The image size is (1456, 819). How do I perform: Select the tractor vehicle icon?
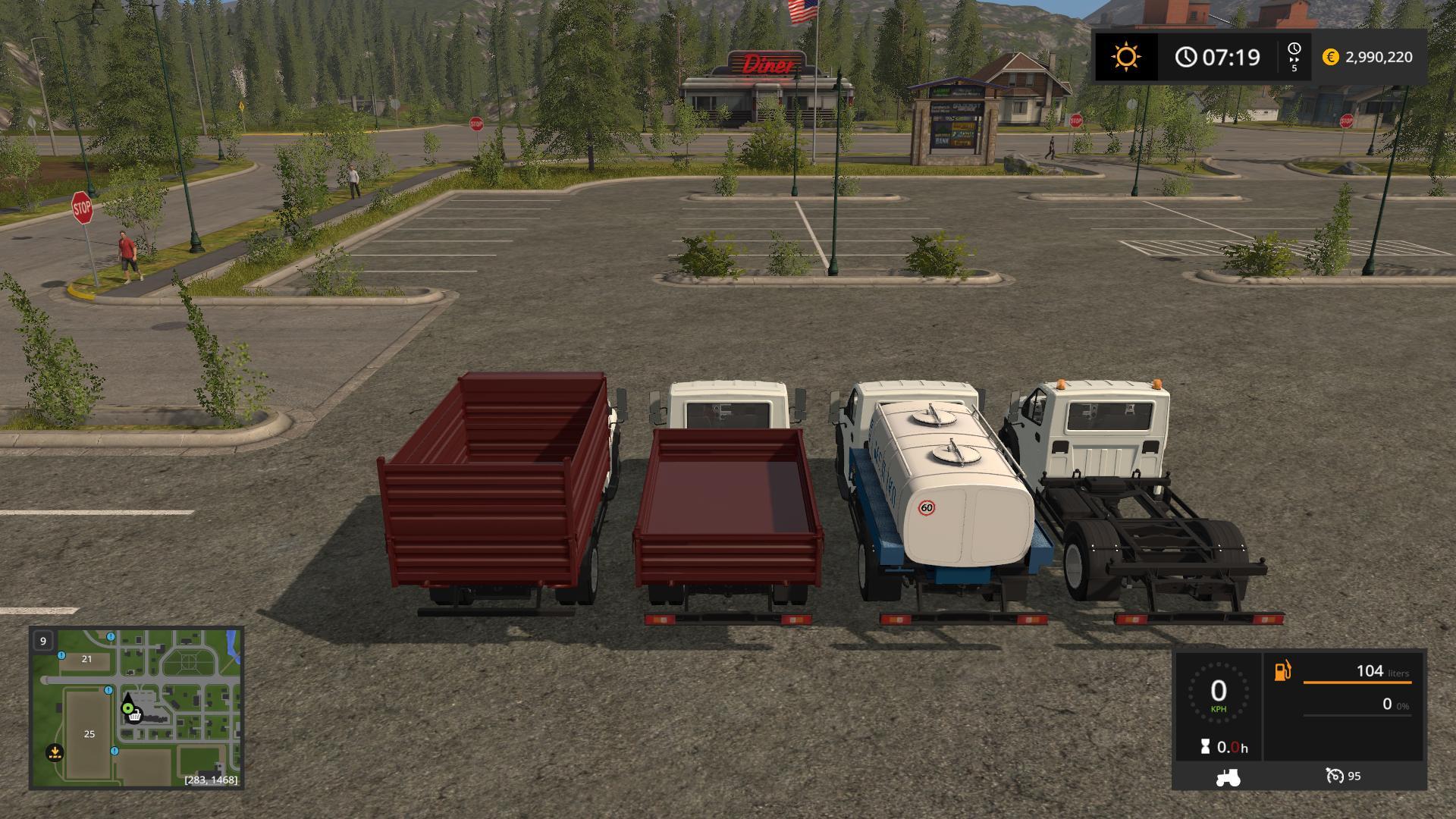click(x=1228, y=777)
